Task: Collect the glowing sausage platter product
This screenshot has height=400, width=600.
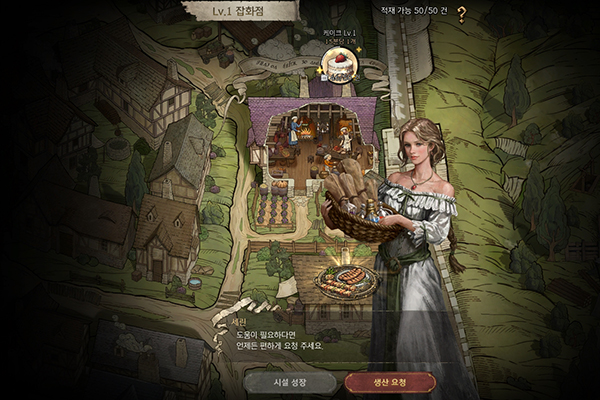Action: pyautogui.click(x=346, y=280)
